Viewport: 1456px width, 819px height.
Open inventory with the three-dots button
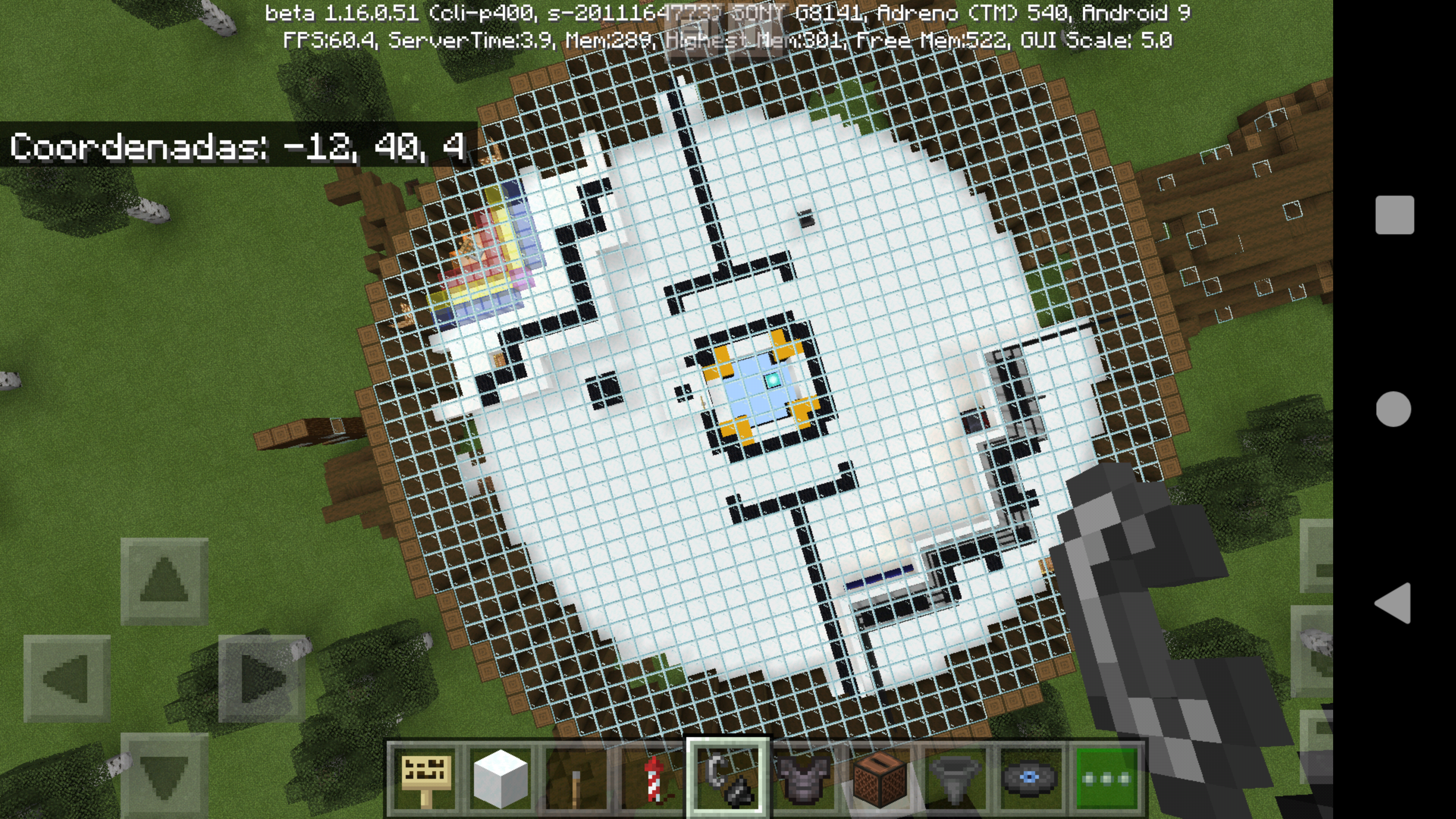[1106, 779]
